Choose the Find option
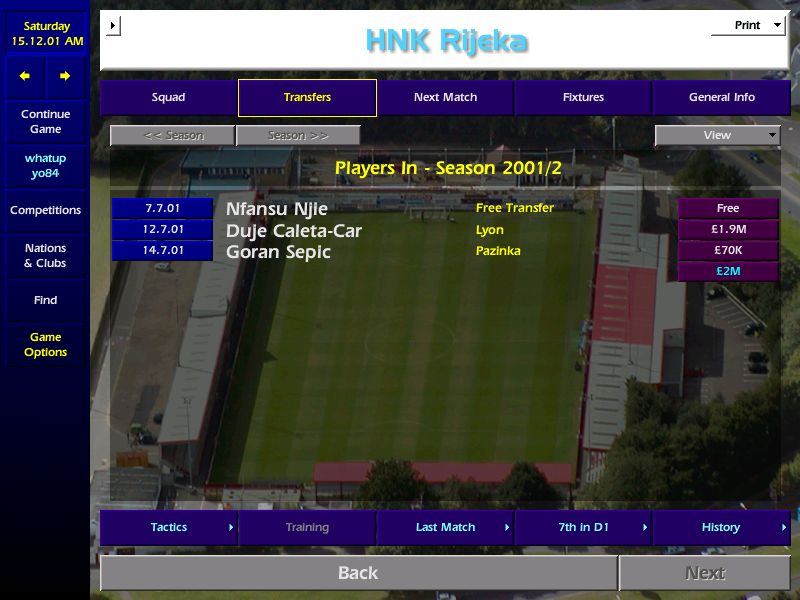The width and height of the screenshot is (800, 600). [x=45, y=300]
